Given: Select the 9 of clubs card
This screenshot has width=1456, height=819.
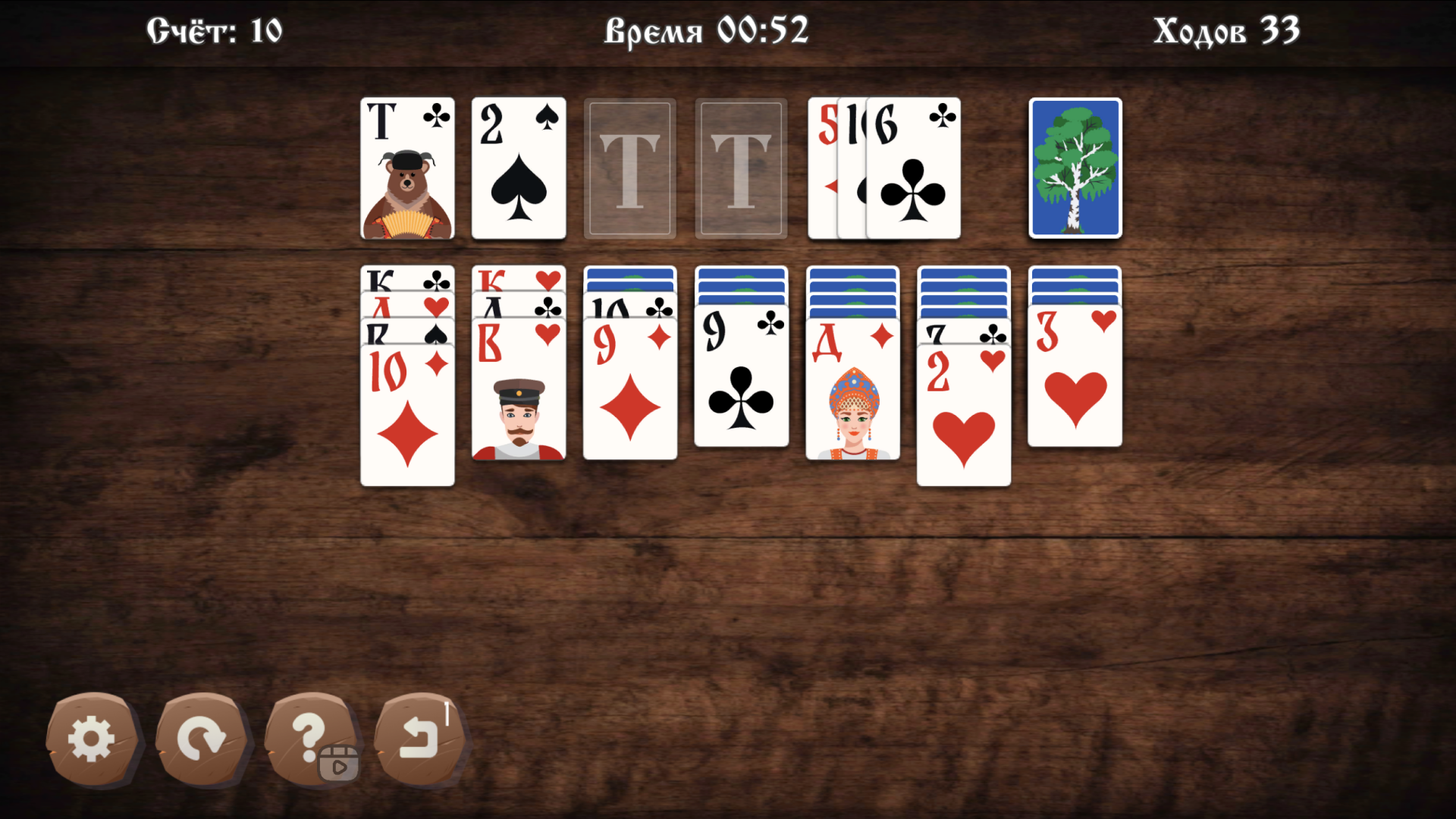Looking at the screenshot, I should (741, 379).
